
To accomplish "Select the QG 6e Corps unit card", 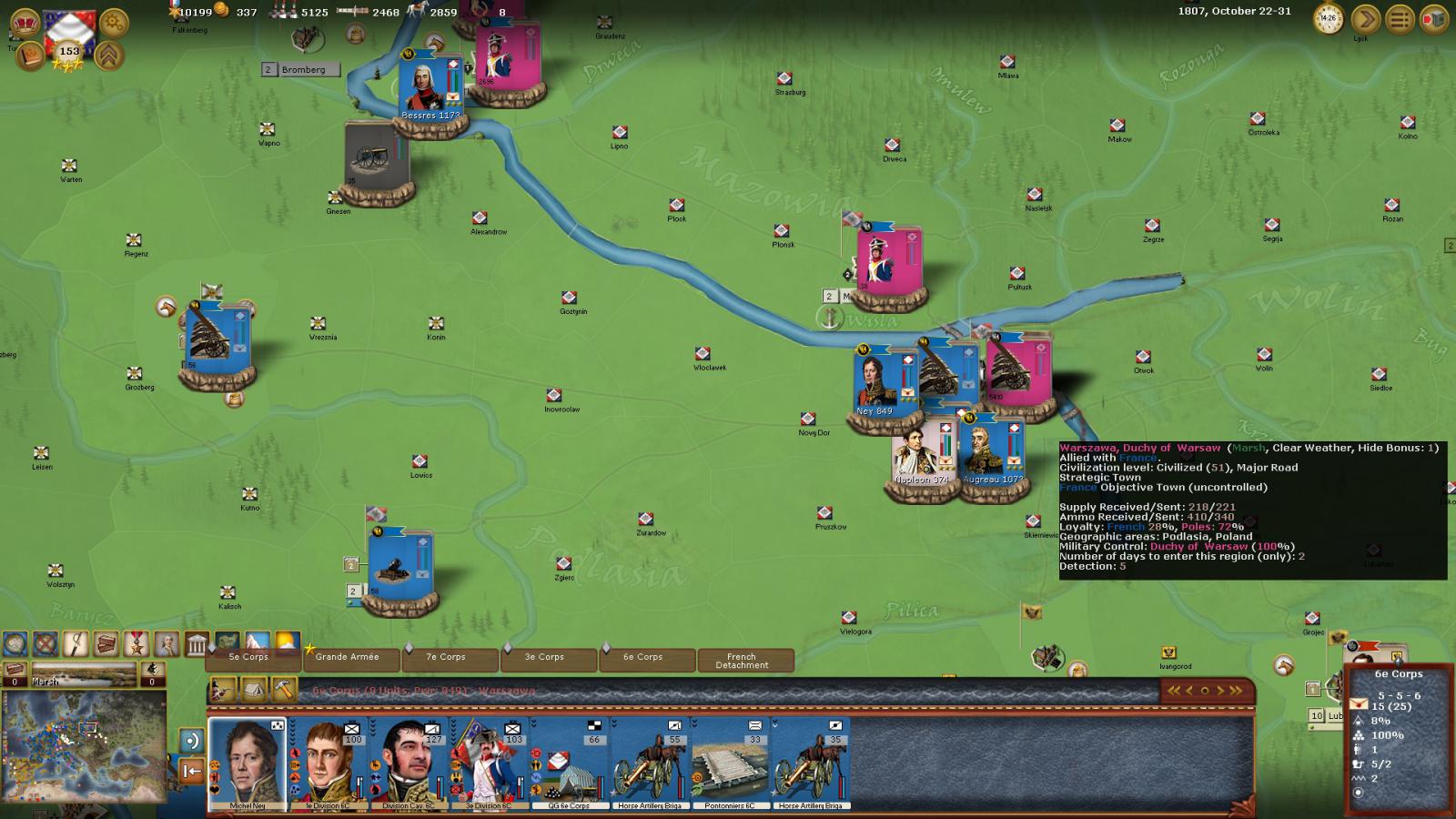I will (570, 763).
